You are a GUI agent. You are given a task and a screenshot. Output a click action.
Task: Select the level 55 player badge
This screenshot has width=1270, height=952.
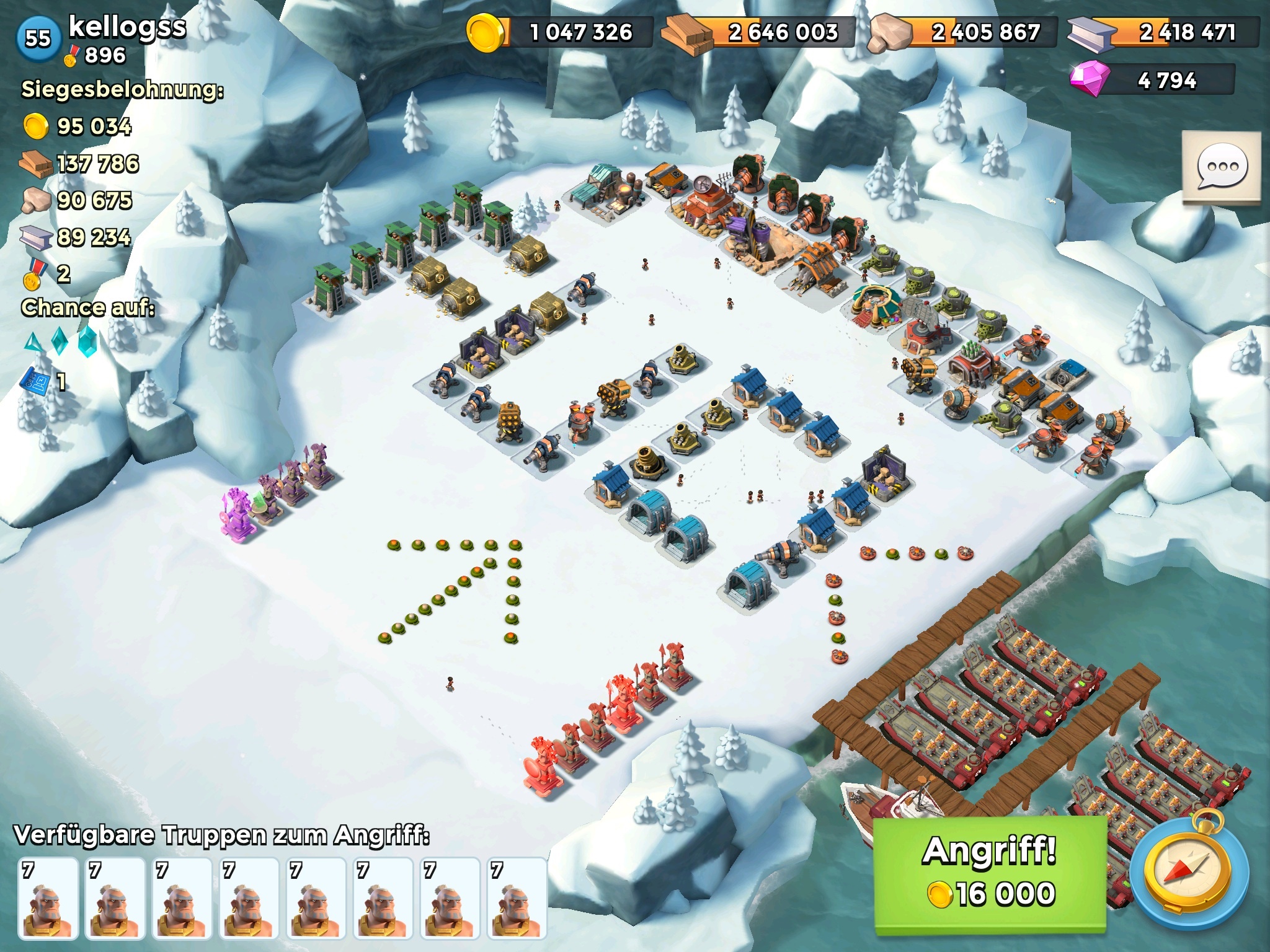point(38,38)
